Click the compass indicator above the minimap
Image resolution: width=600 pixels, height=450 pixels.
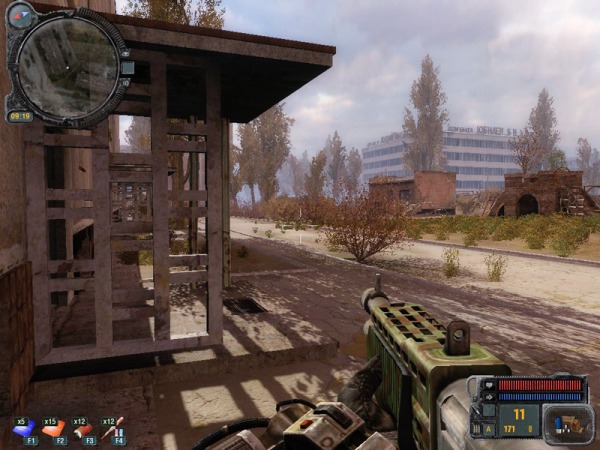point(21,15)
